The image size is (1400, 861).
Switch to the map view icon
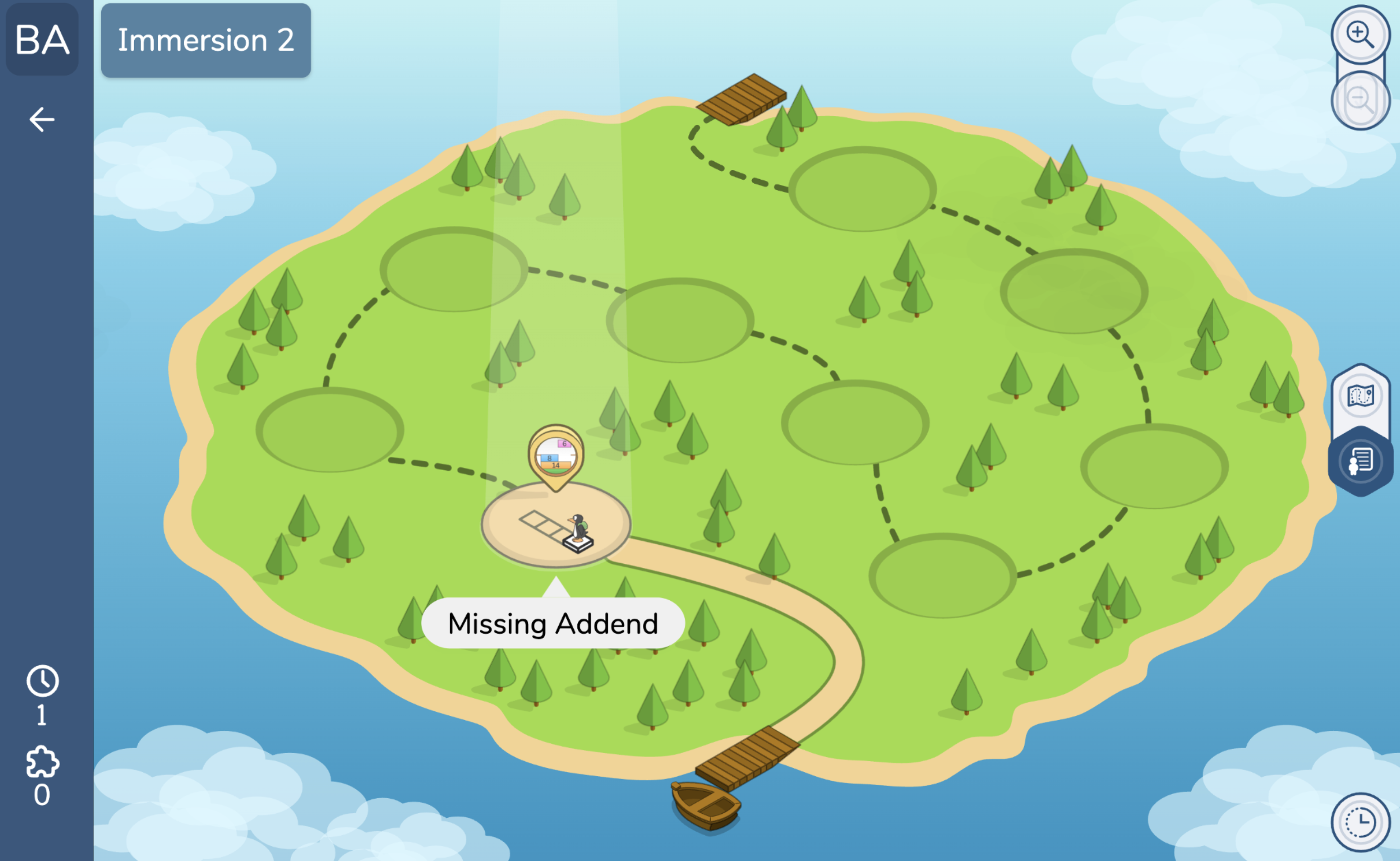click(1360, 395)
